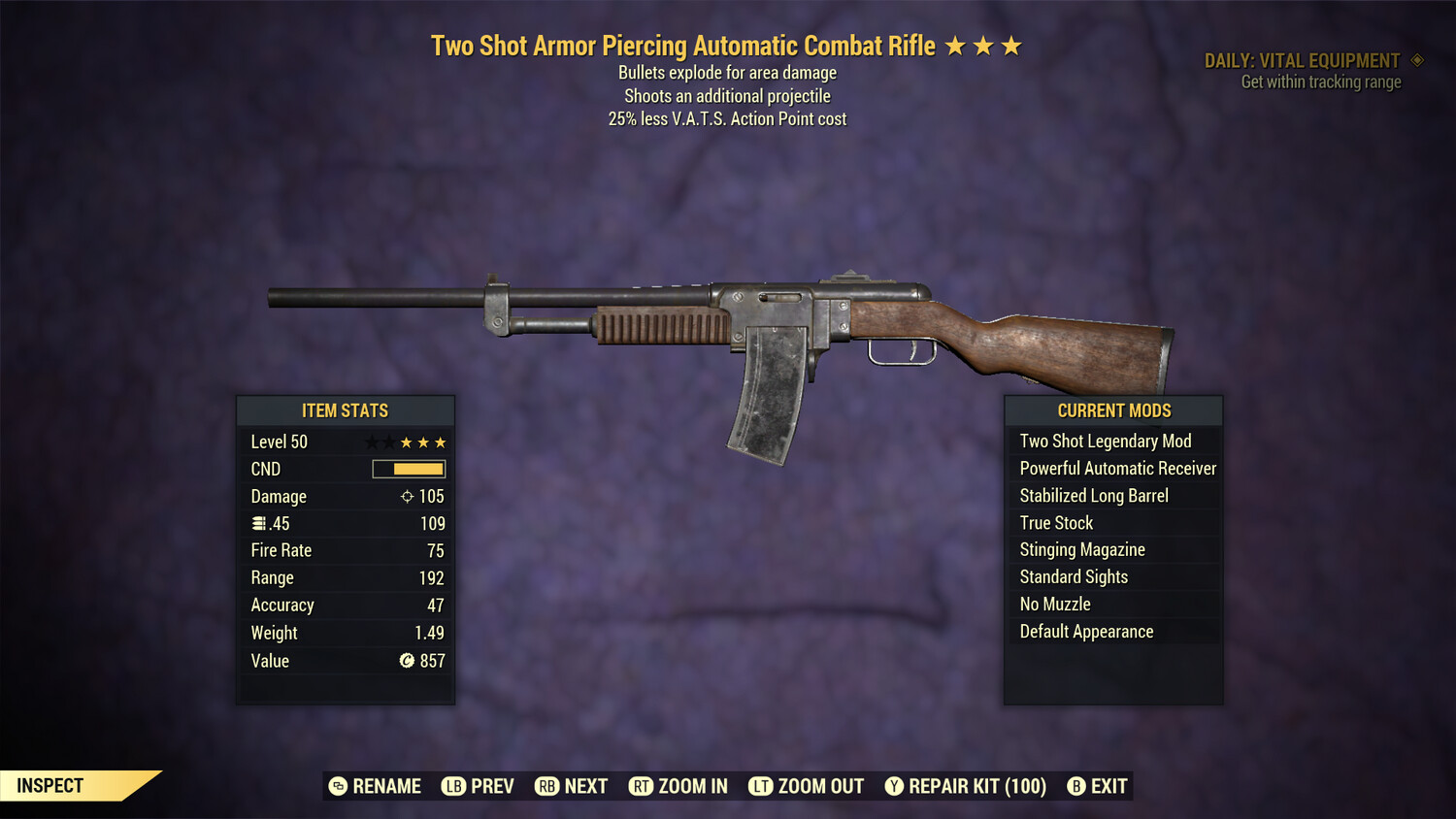Viewport: 1456px width, 819px height.
Task: Click the controller icon beside Rename
Action: coord(337,786)
